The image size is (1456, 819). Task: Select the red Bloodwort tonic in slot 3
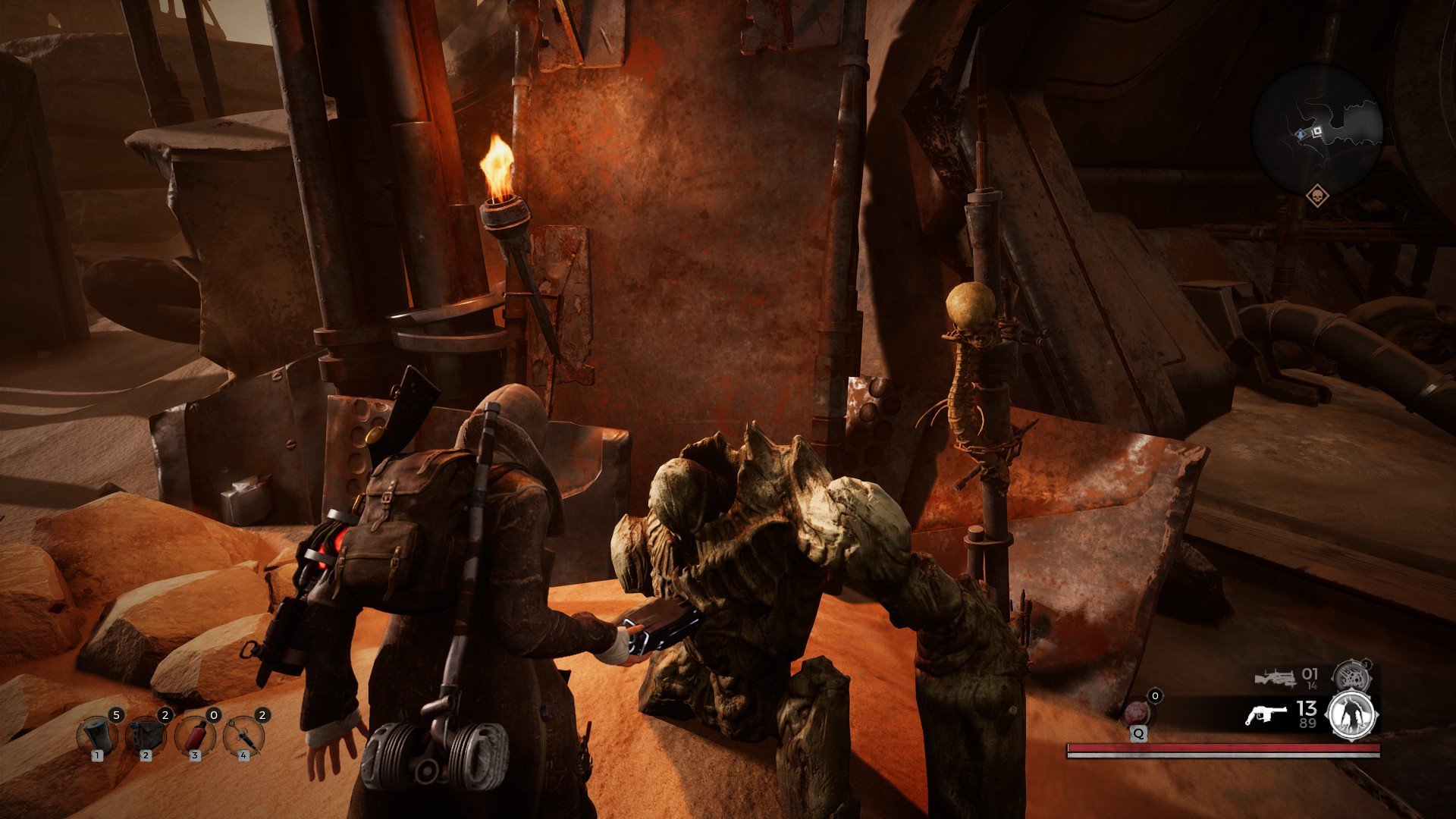195,734
